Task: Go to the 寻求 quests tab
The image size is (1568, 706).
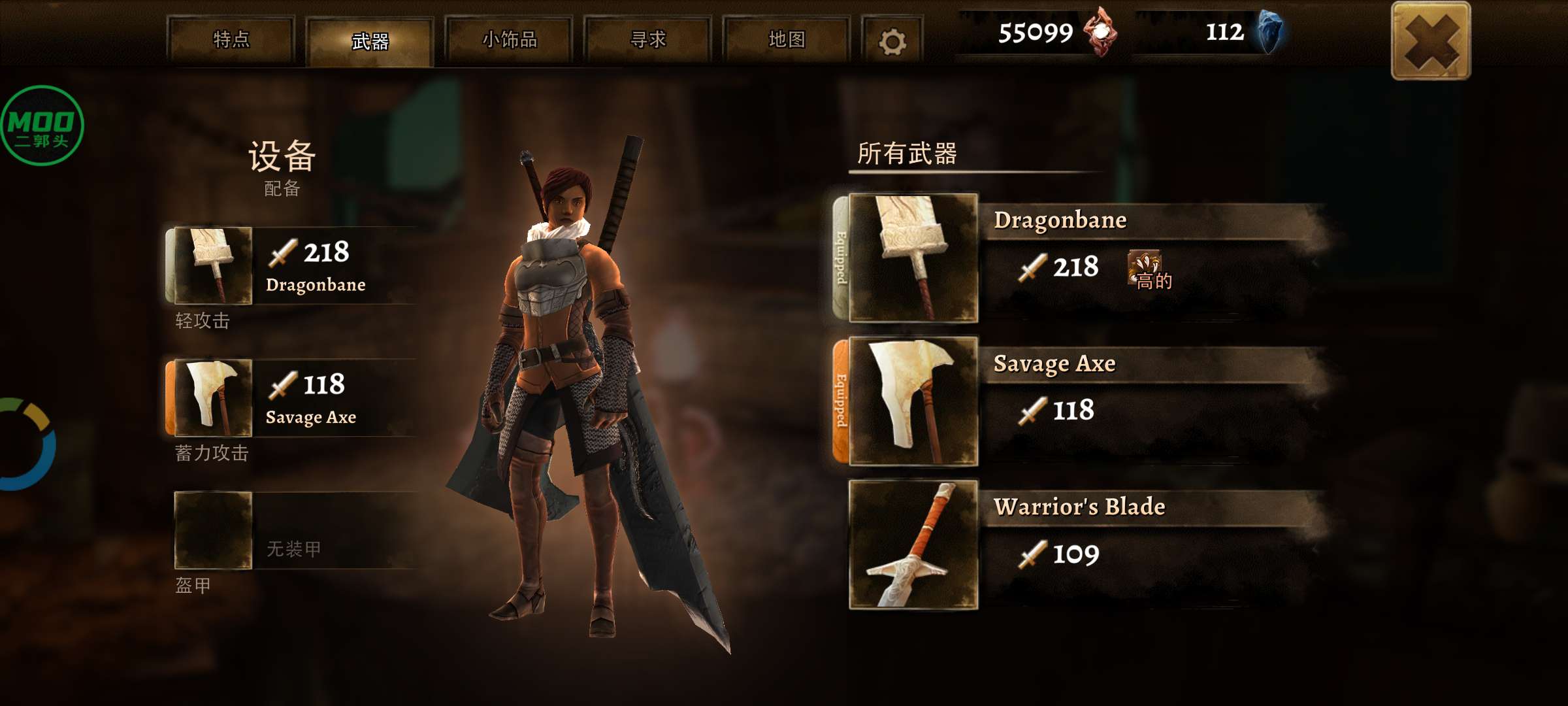Action: pos(647,40)
